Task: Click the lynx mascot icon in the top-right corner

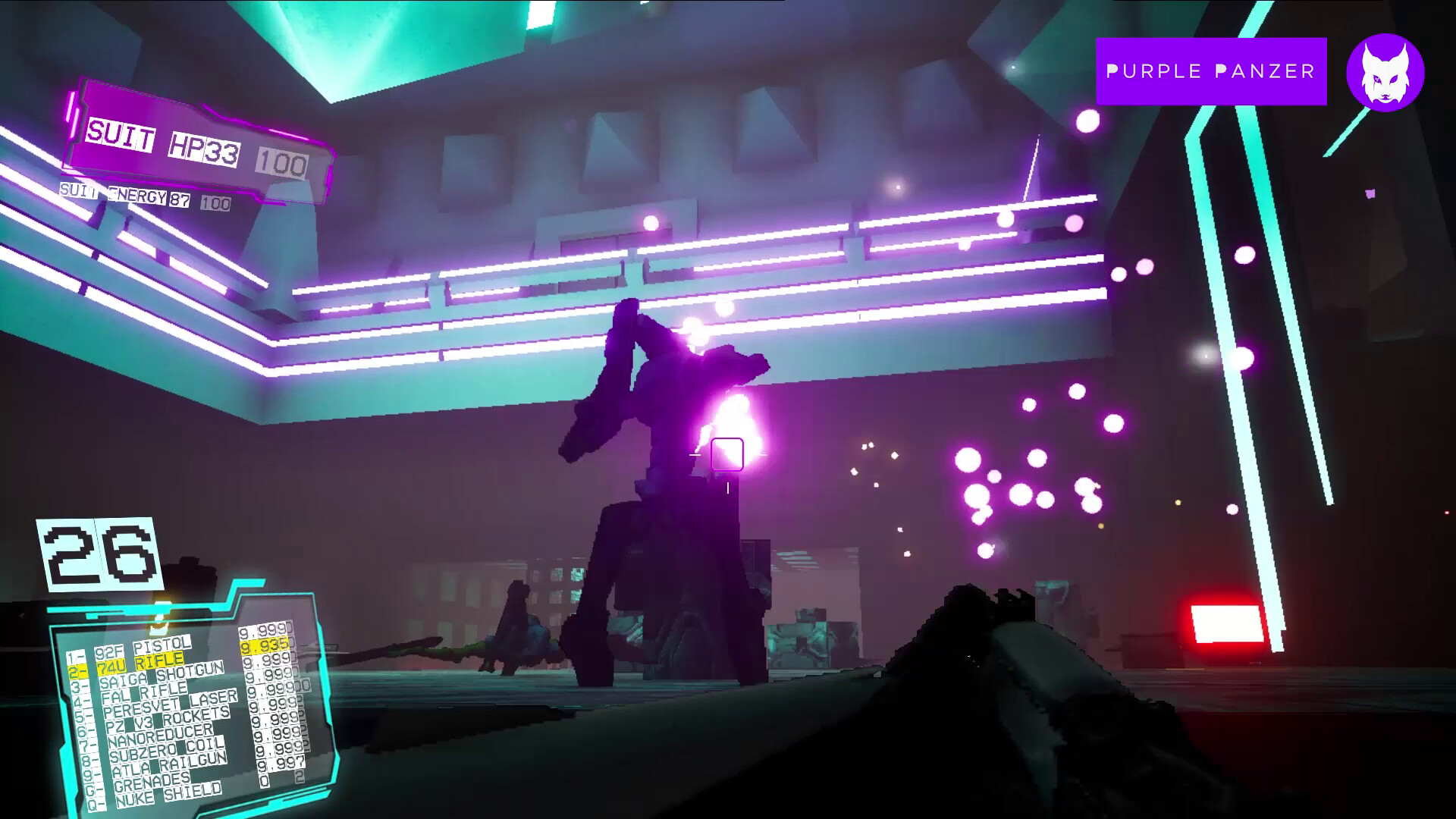Action: [1385, 75]
